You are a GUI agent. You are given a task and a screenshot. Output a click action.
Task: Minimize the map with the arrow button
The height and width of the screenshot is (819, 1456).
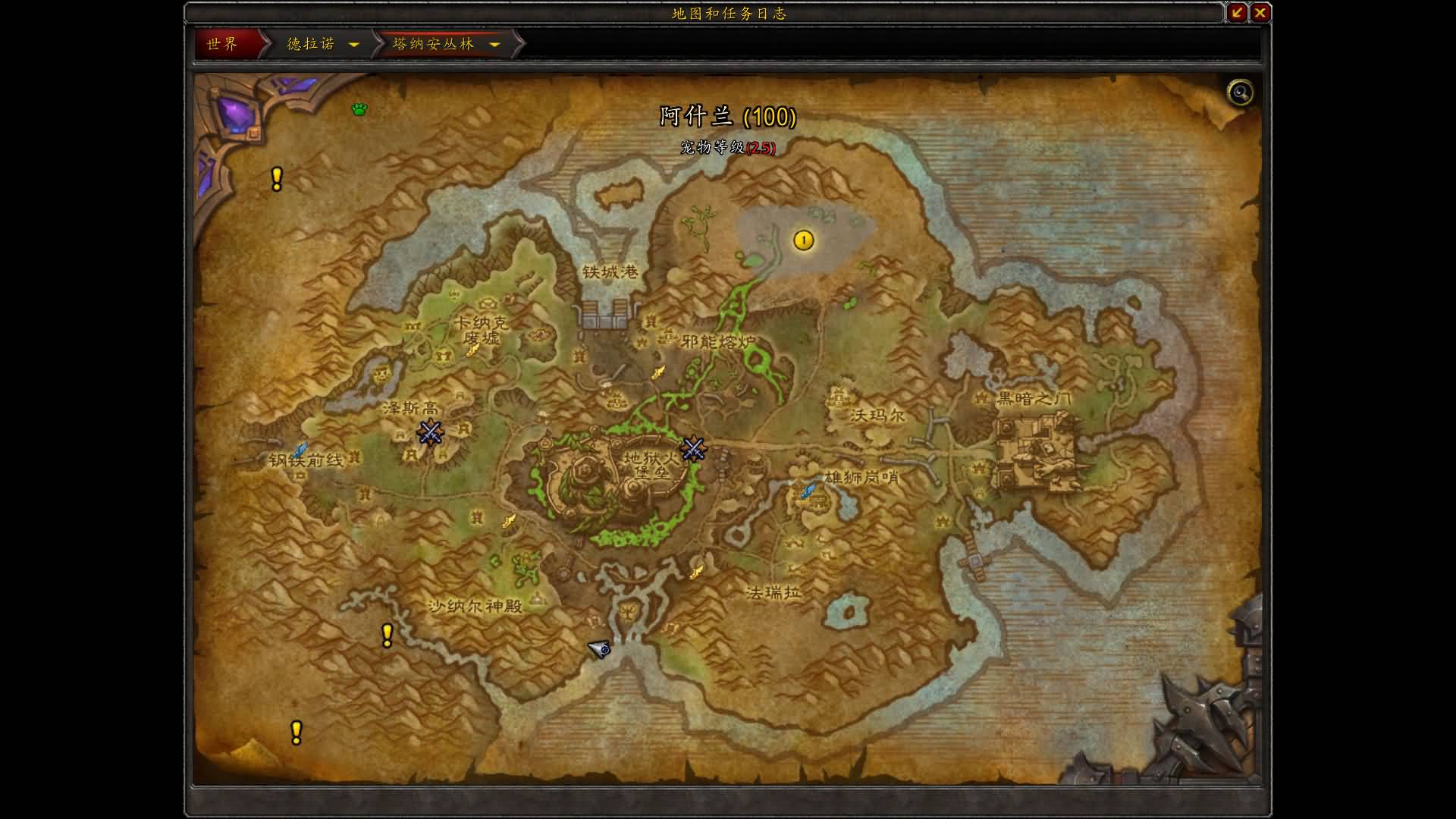(1237, 12)
